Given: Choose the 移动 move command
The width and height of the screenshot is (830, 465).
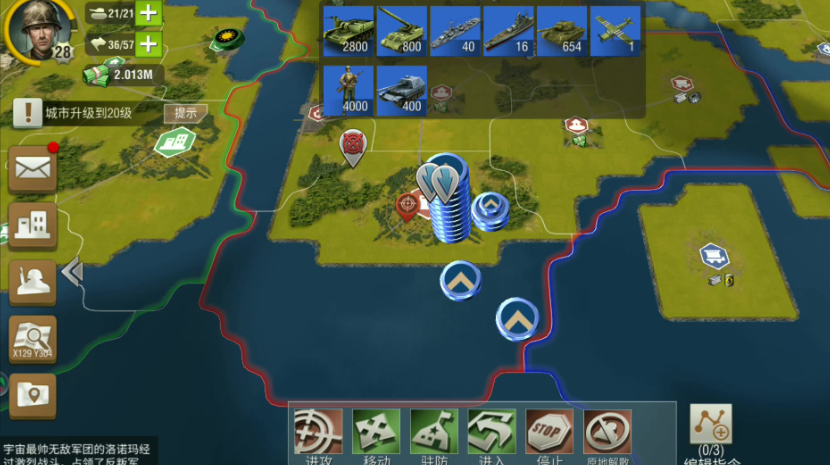Looking at the screenshot, I should coord(377,433).
